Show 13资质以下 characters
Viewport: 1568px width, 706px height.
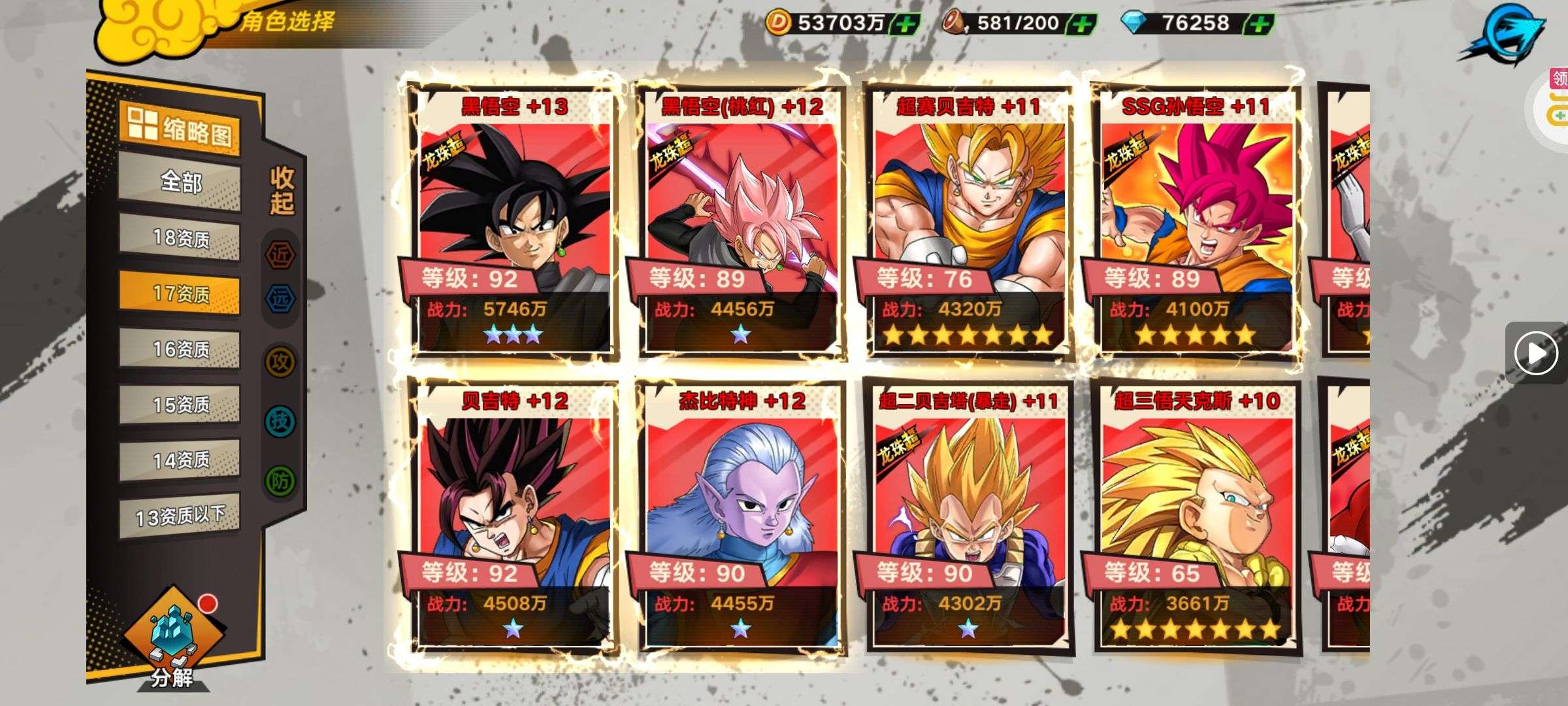(x=180, y=516)
